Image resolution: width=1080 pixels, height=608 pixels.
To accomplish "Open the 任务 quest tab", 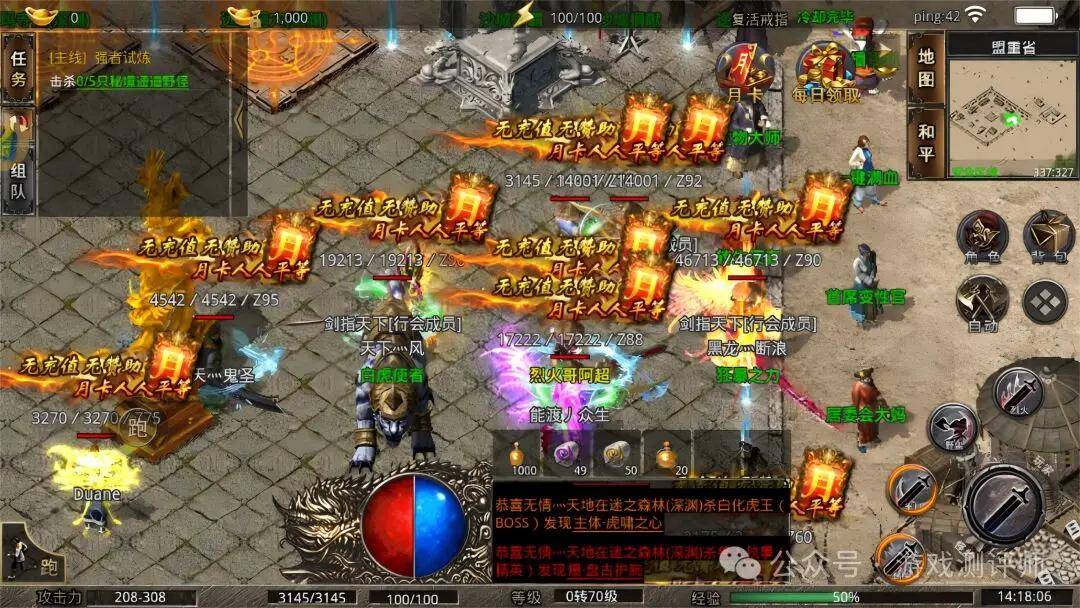I will pyautogui.click(x=17, y=69).
